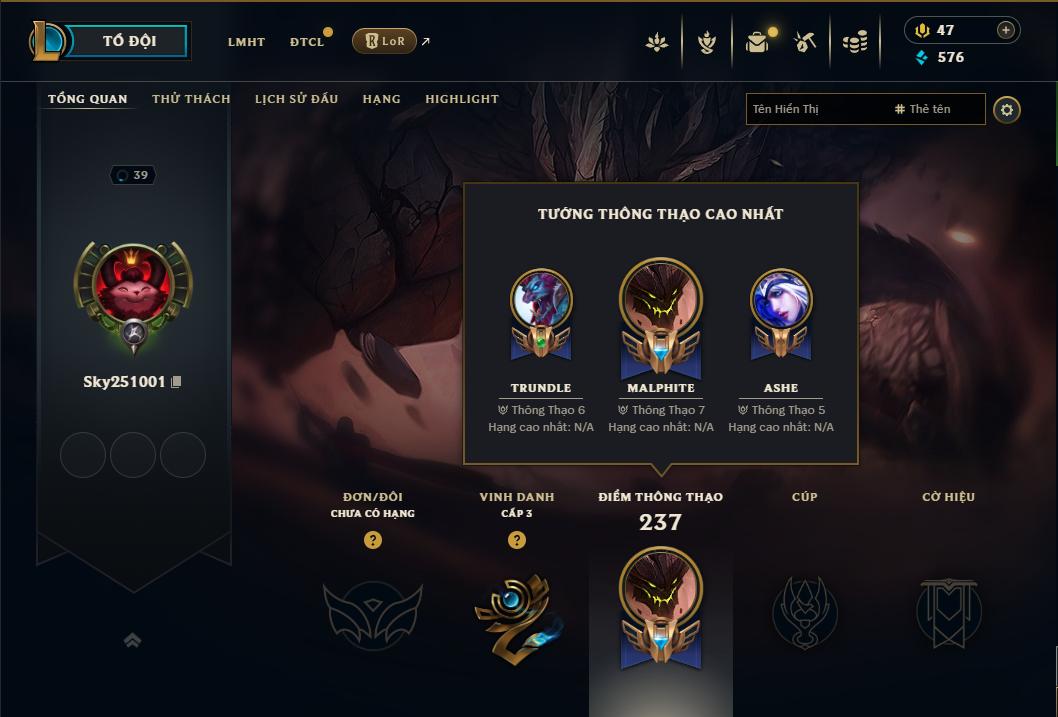
Task: Show the HIGHLIGHT tab
Action: point(461,99)
